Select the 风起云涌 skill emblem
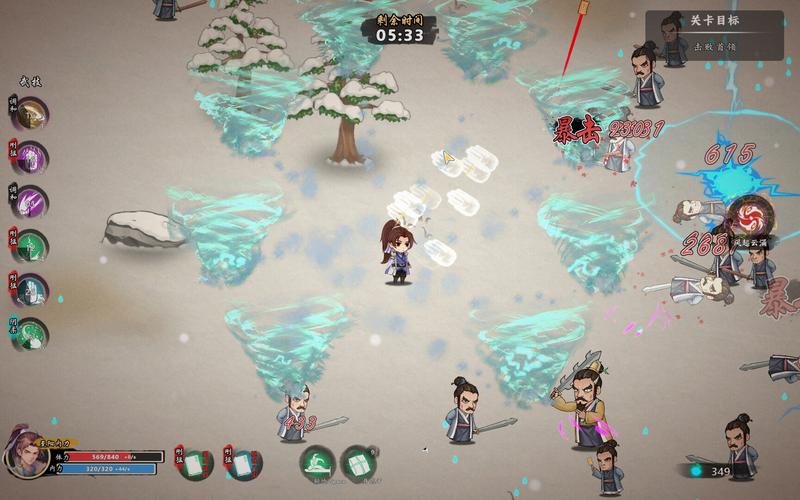This screenshot has width=800, height=500. pyautogui.click(x=747, y=216)
